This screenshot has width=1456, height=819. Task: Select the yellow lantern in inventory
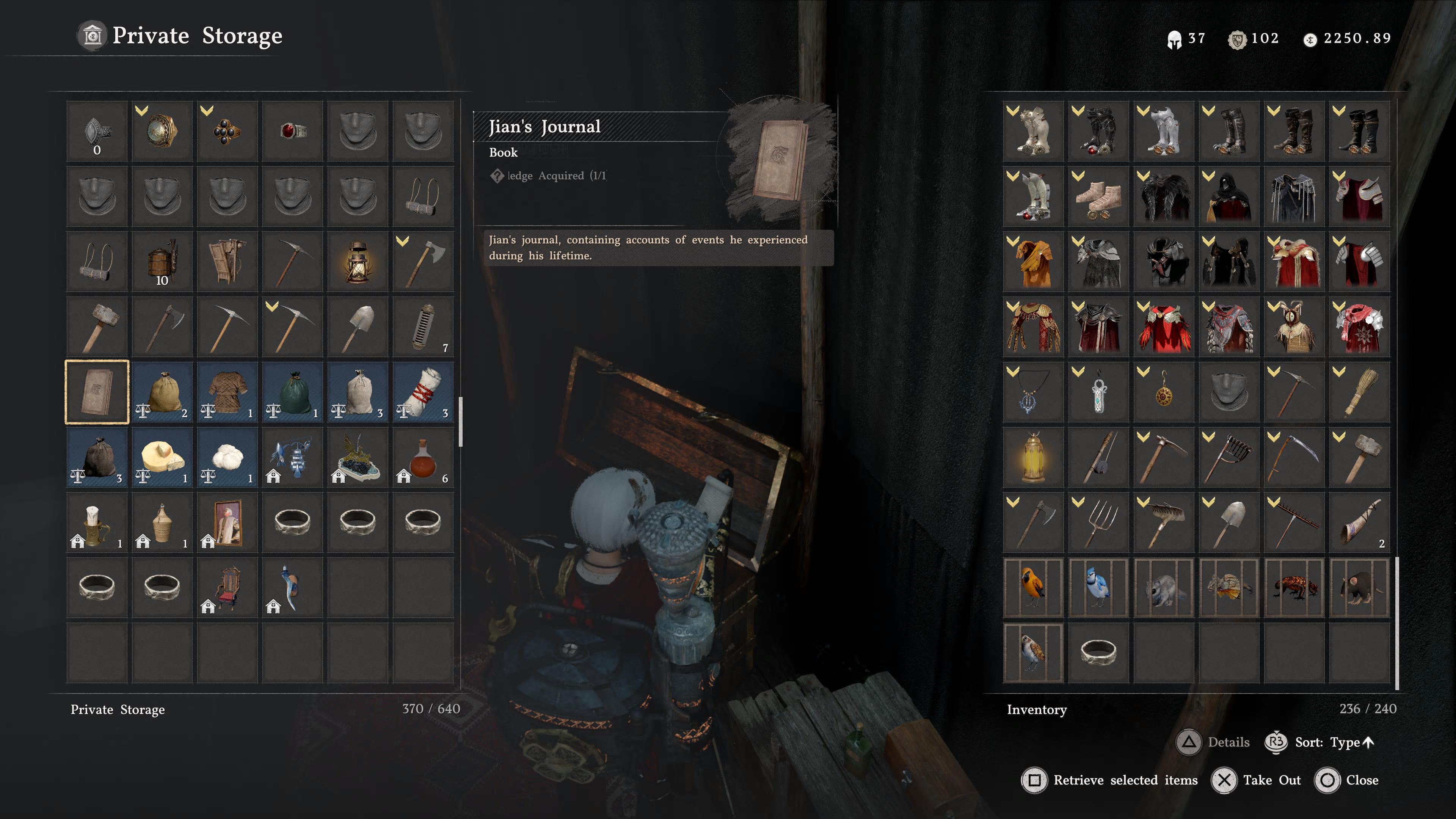(1033, 457)
